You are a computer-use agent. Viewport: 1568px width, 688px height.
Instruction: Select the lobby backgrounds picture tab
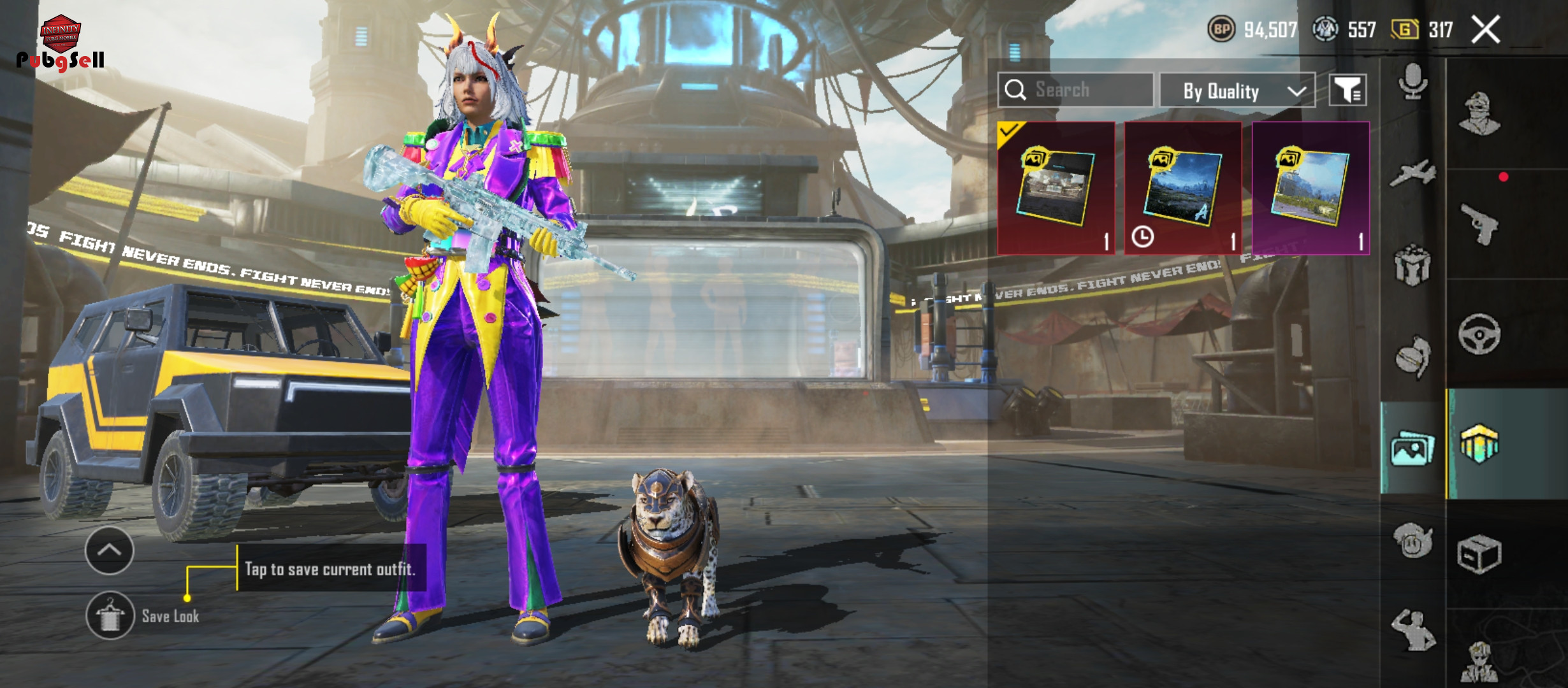[1412, 448]
